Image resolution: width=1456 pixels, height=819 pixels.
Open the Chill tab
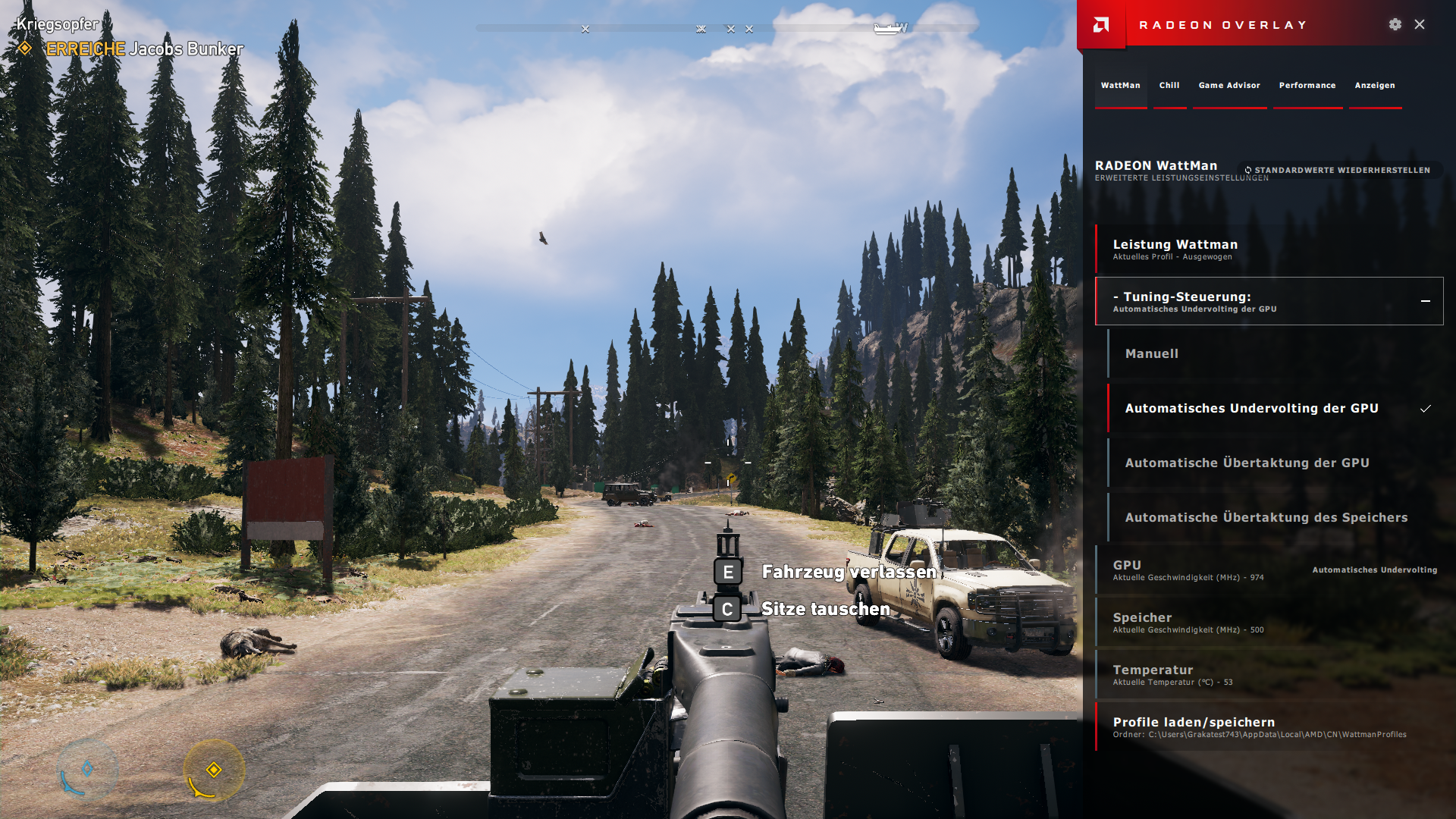tap(1169, 86)
